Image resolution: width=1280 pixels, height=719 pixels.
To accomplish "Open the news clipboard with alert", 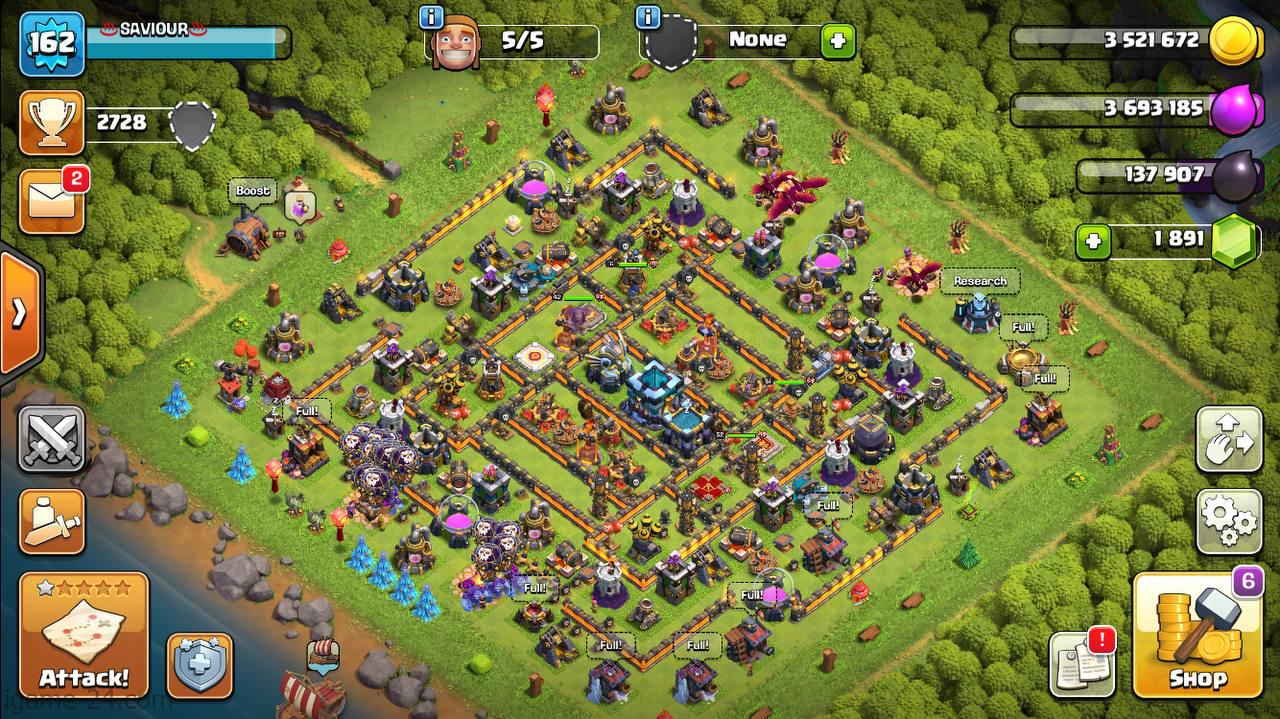I will pyautogui.click(x=1081, y=664).
